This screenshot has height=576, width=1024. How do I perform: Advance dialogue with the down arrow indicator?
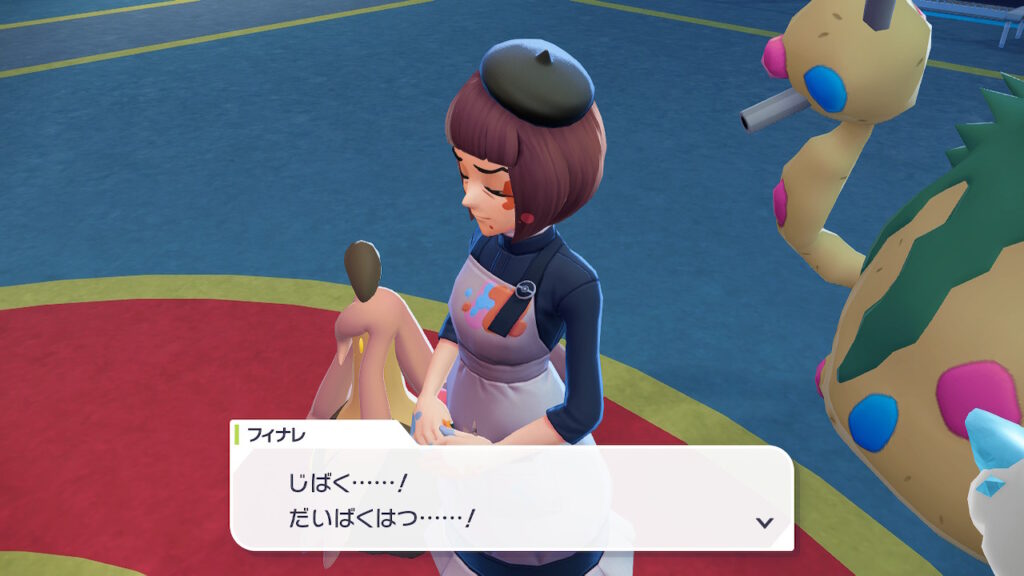pyautogui.click(x=764, y=522)
